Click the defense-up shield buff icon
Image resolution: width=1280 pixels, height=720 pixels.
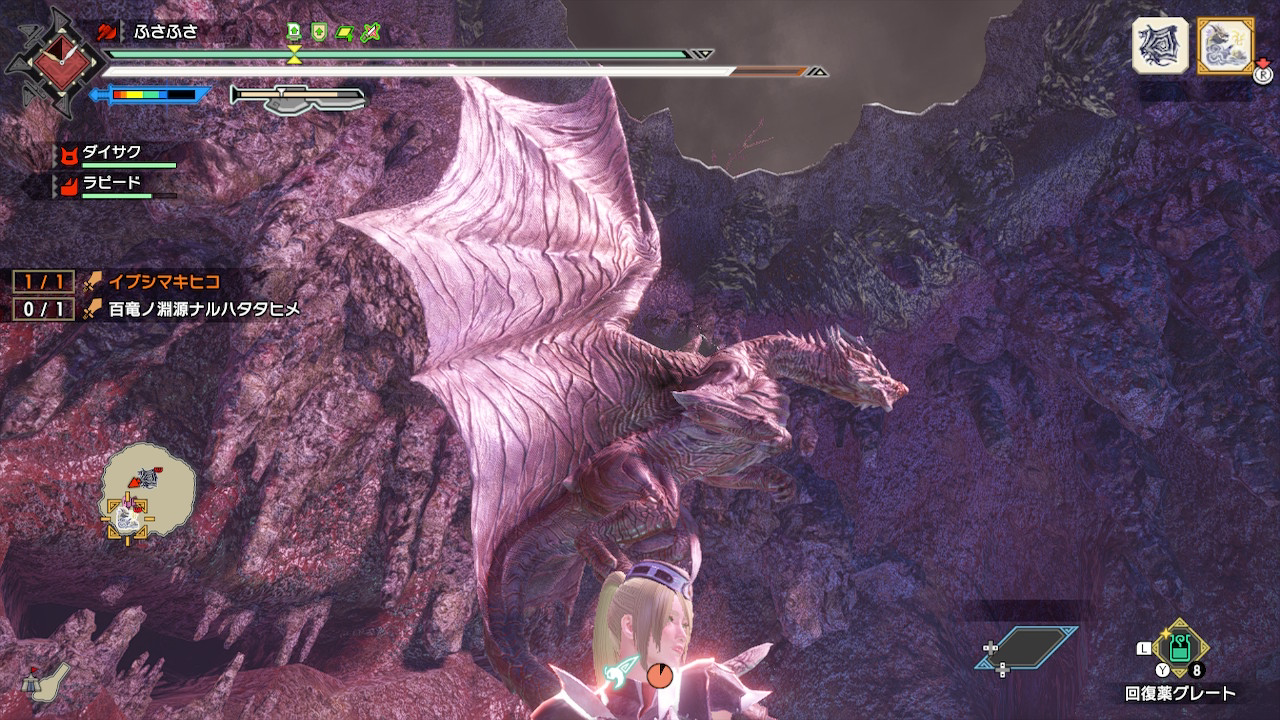click(x=320, y=32)
